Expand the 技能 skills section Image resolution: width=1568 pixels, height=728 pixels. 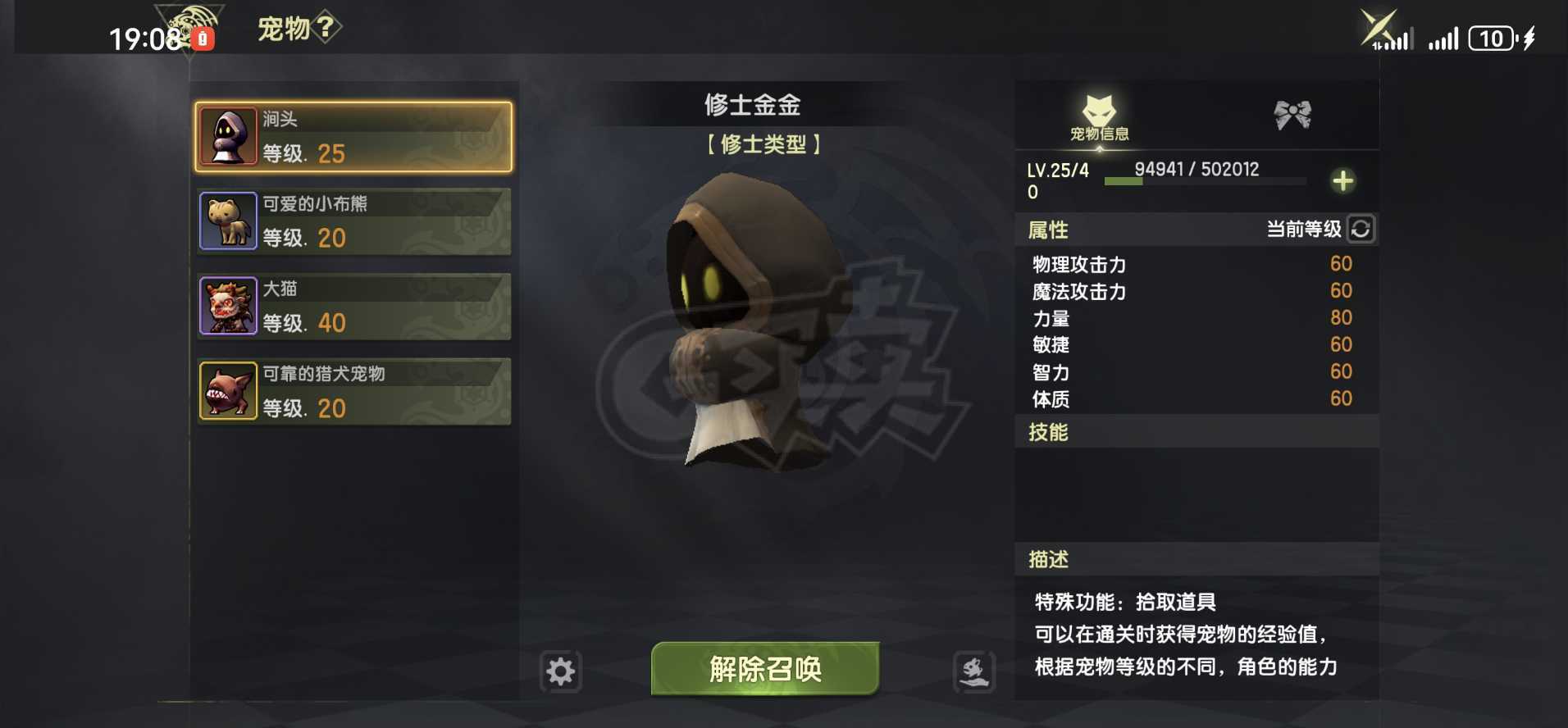(1048, 432)
